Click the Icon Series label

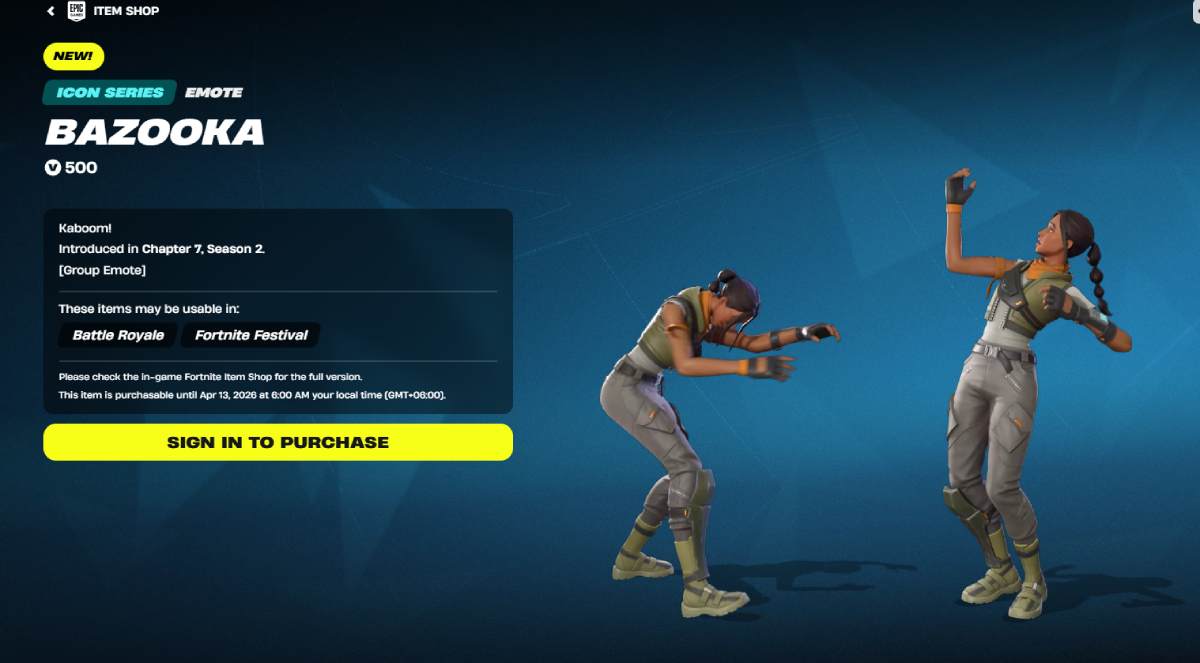click(x=109, y=92)
